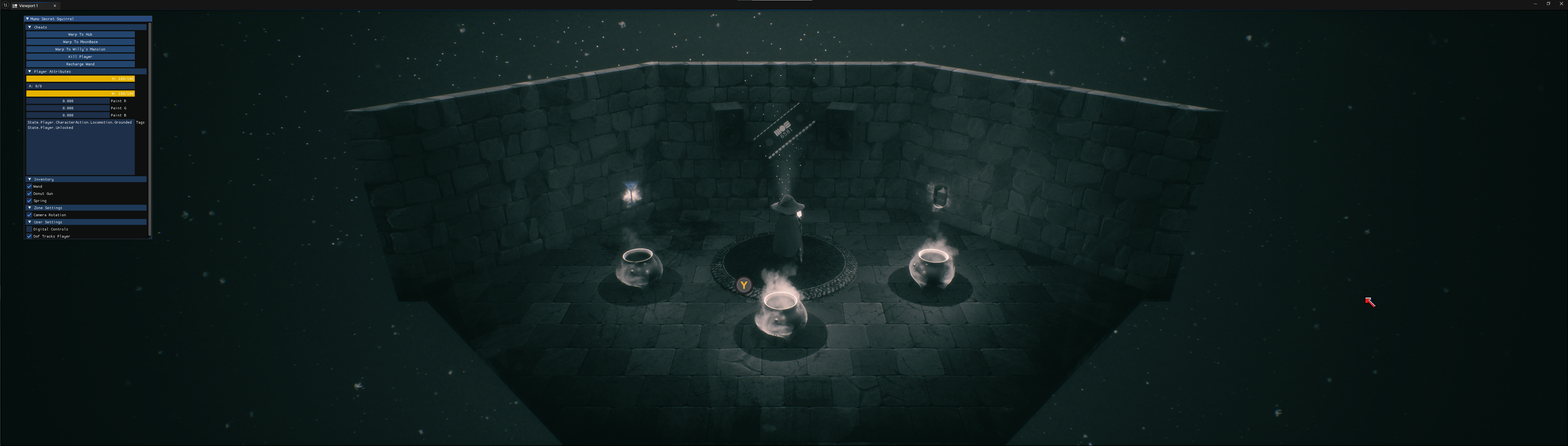1568x446 pixels.
Task: Enable the Digital Controls checkbox
Action: (x=29, y=230)
